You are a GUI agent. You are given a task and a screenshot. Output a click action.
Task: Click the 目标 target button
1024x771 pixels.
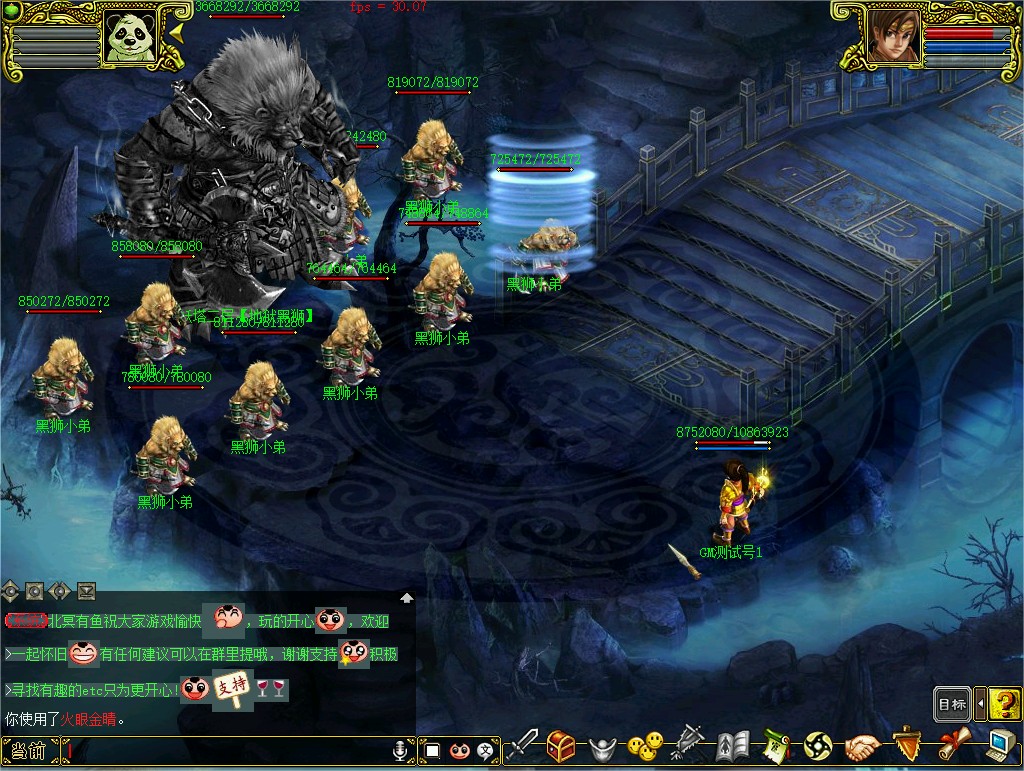[952, 704]
